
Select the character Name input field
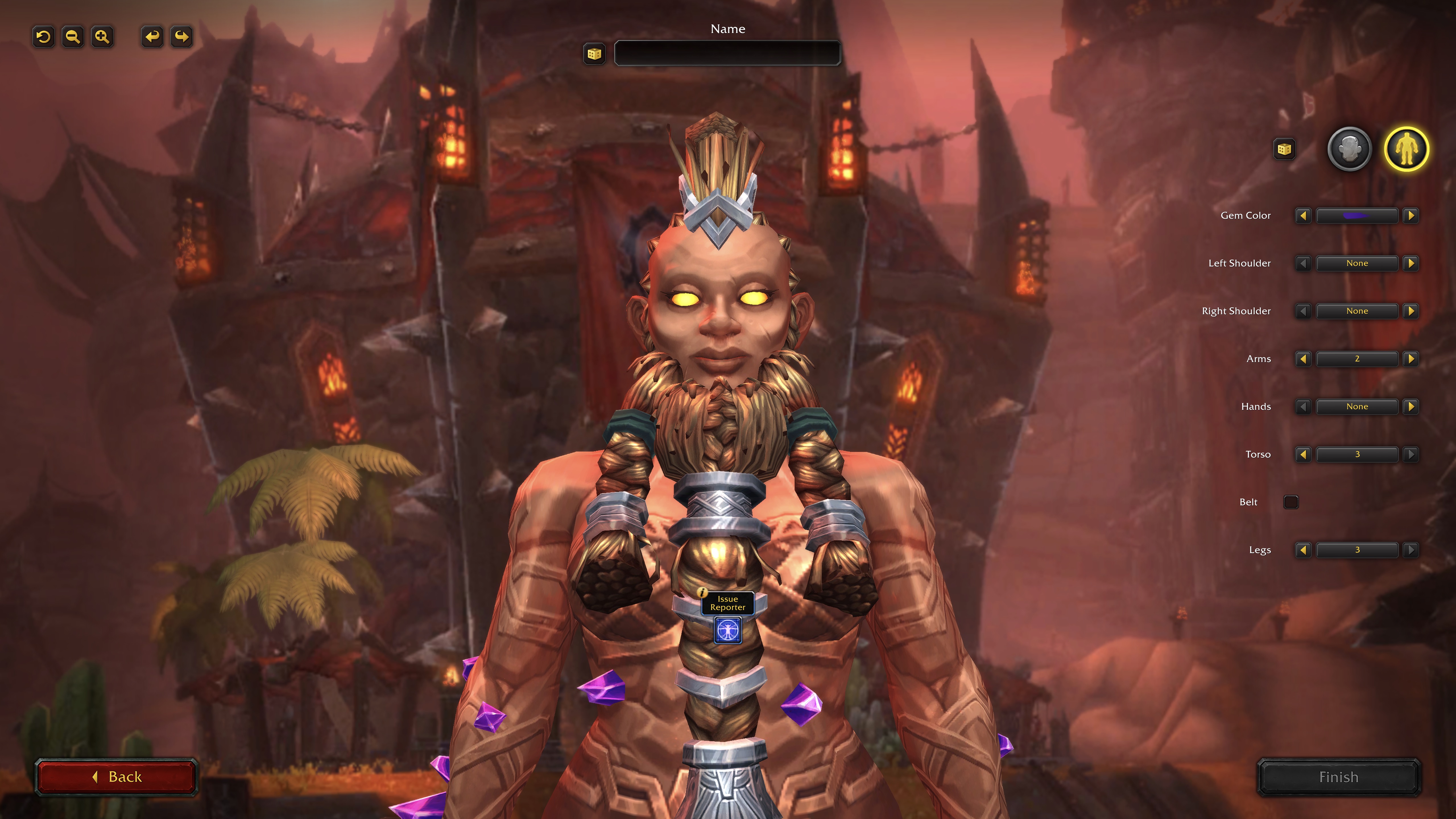727,54
